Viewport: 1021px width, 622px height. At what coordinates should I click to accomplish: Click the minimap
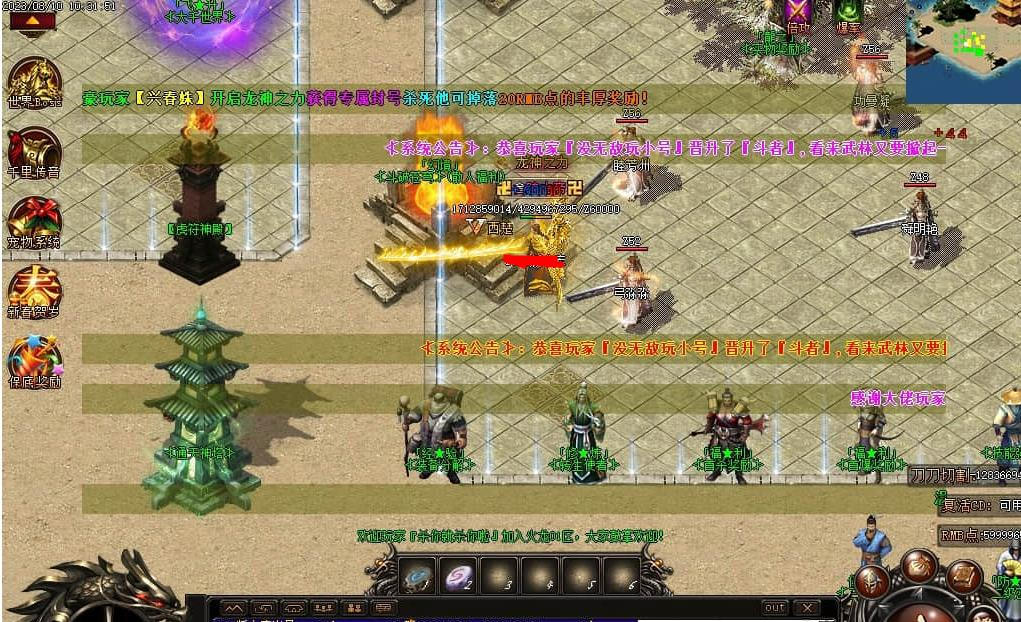pos(962,37)
